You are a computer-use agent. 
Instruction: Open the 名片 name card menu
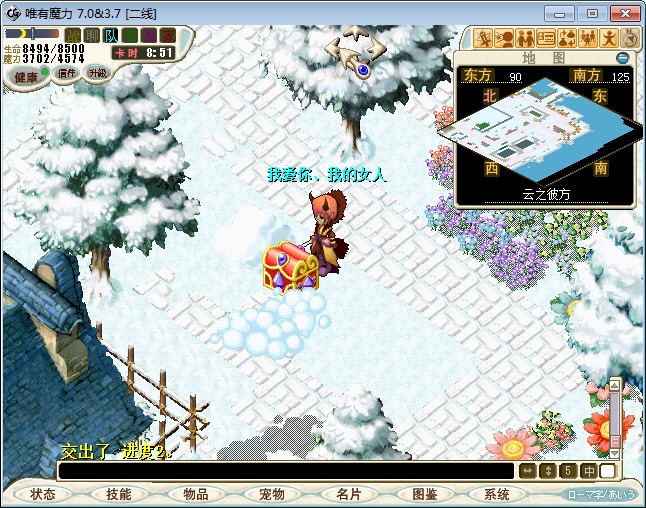pyautogui.click(x=348, y=494)
